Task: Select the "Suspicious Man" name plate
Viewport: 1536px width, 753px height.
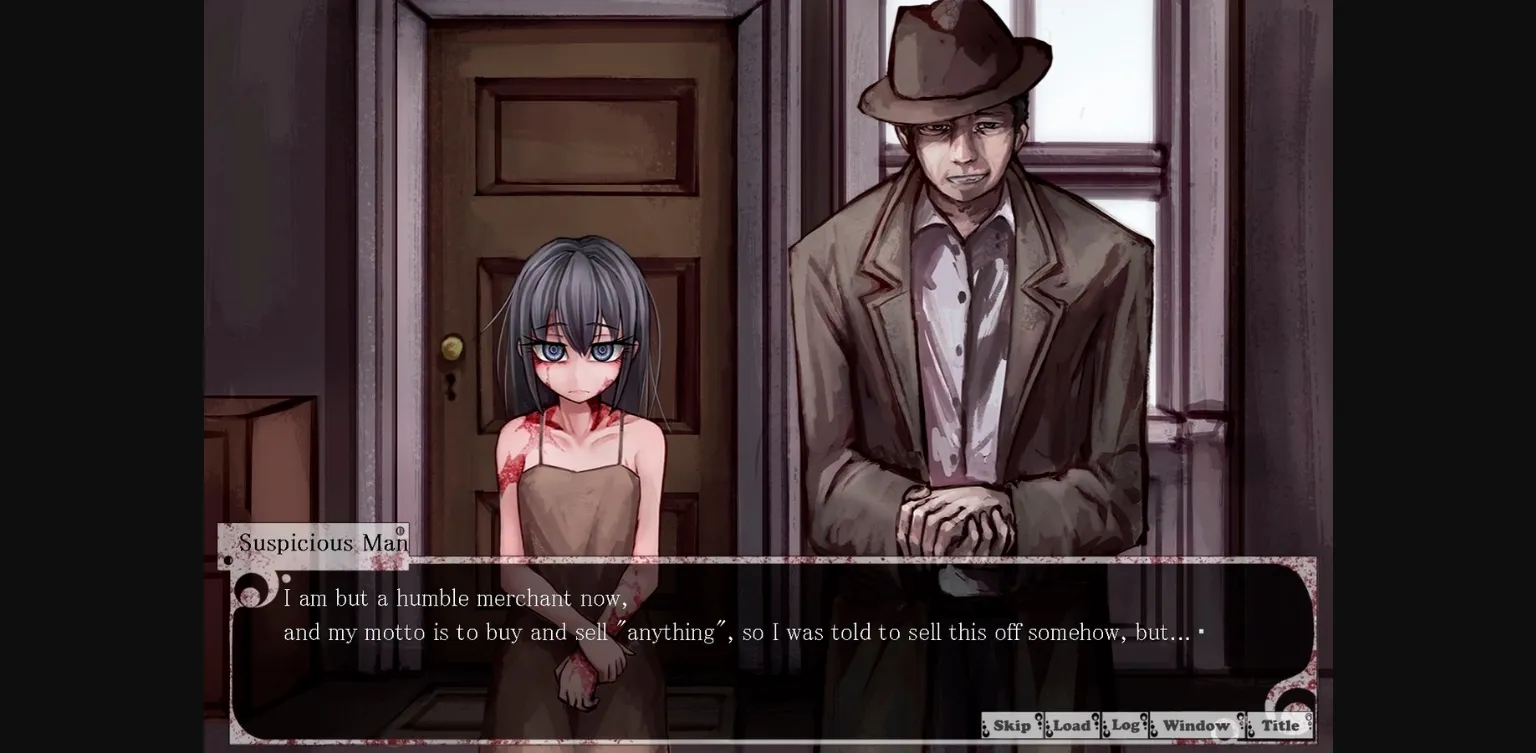Action: point(322,543)
